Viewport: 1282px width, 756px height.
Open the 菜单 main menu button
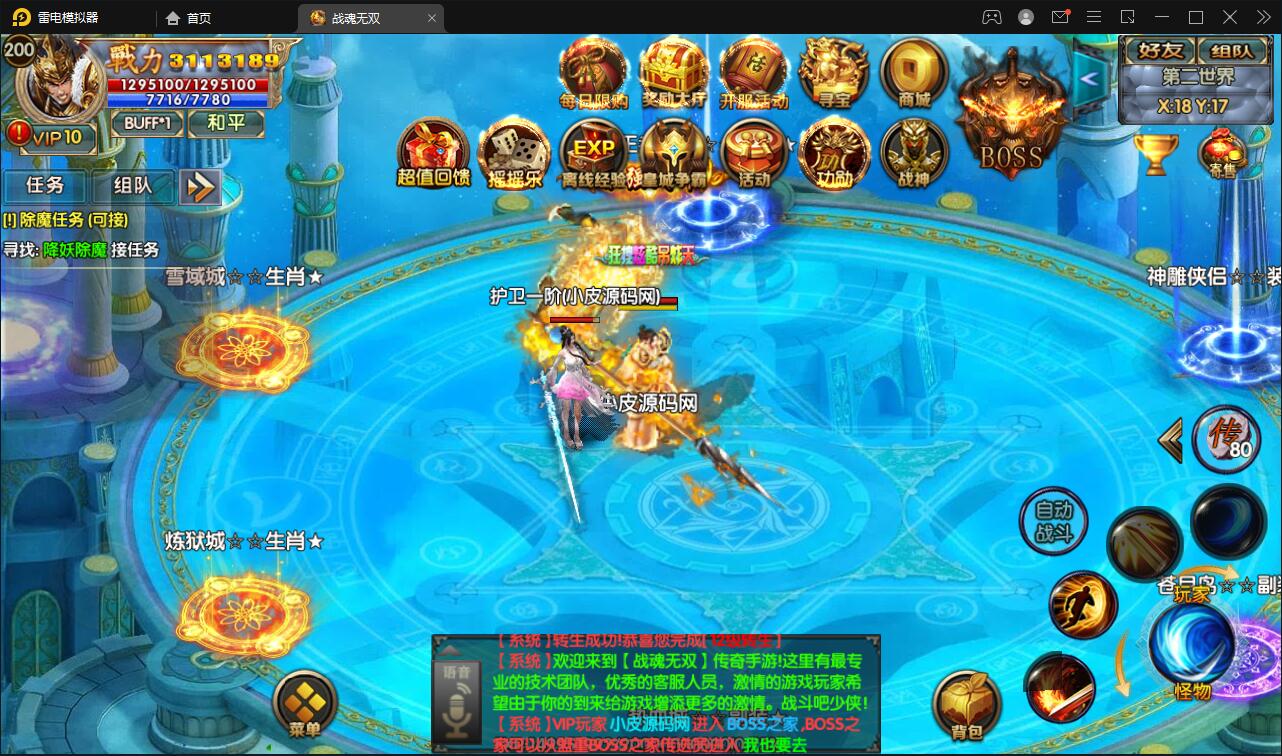coord(304,704)
